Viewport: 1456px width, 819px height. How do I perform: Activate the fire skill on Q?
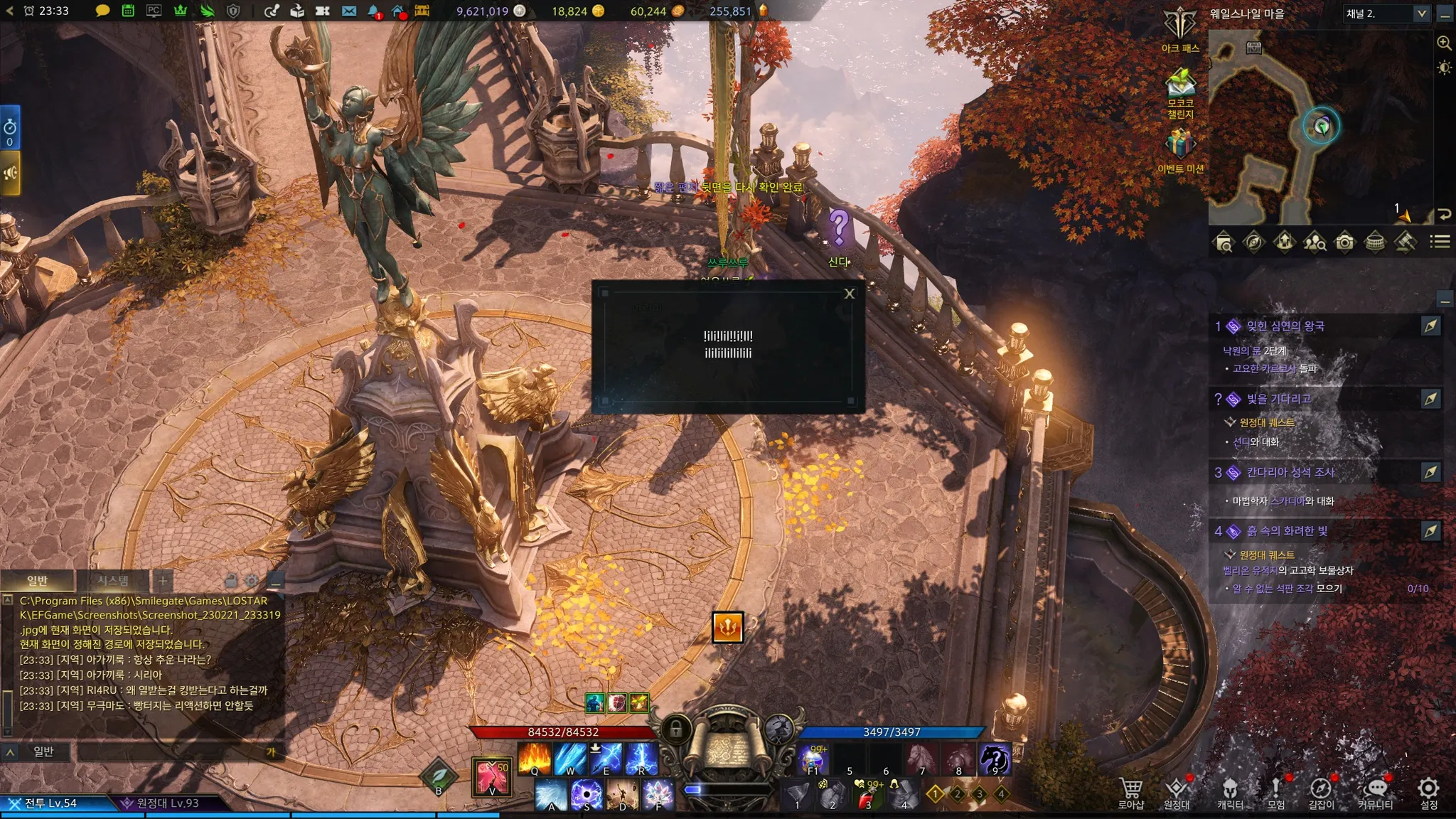tap(535, 758)
